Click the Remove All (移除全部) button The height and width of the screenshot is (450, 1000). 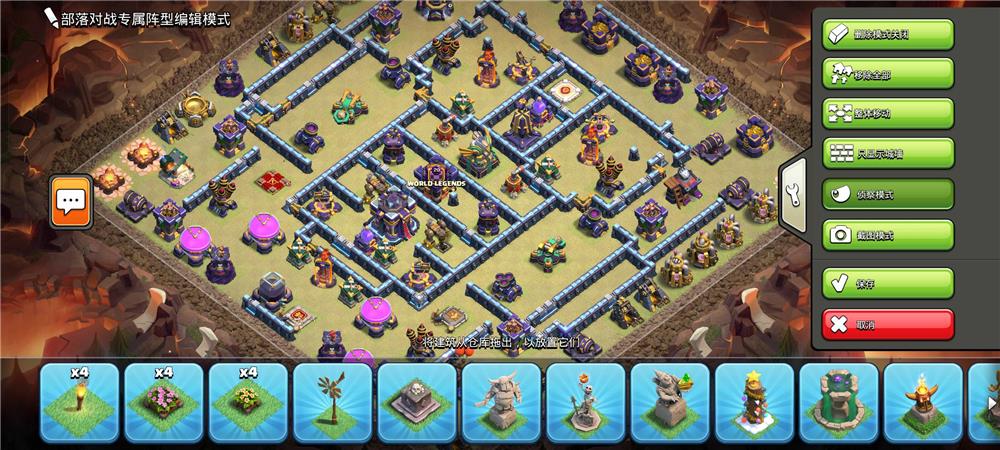click(888, 74)
